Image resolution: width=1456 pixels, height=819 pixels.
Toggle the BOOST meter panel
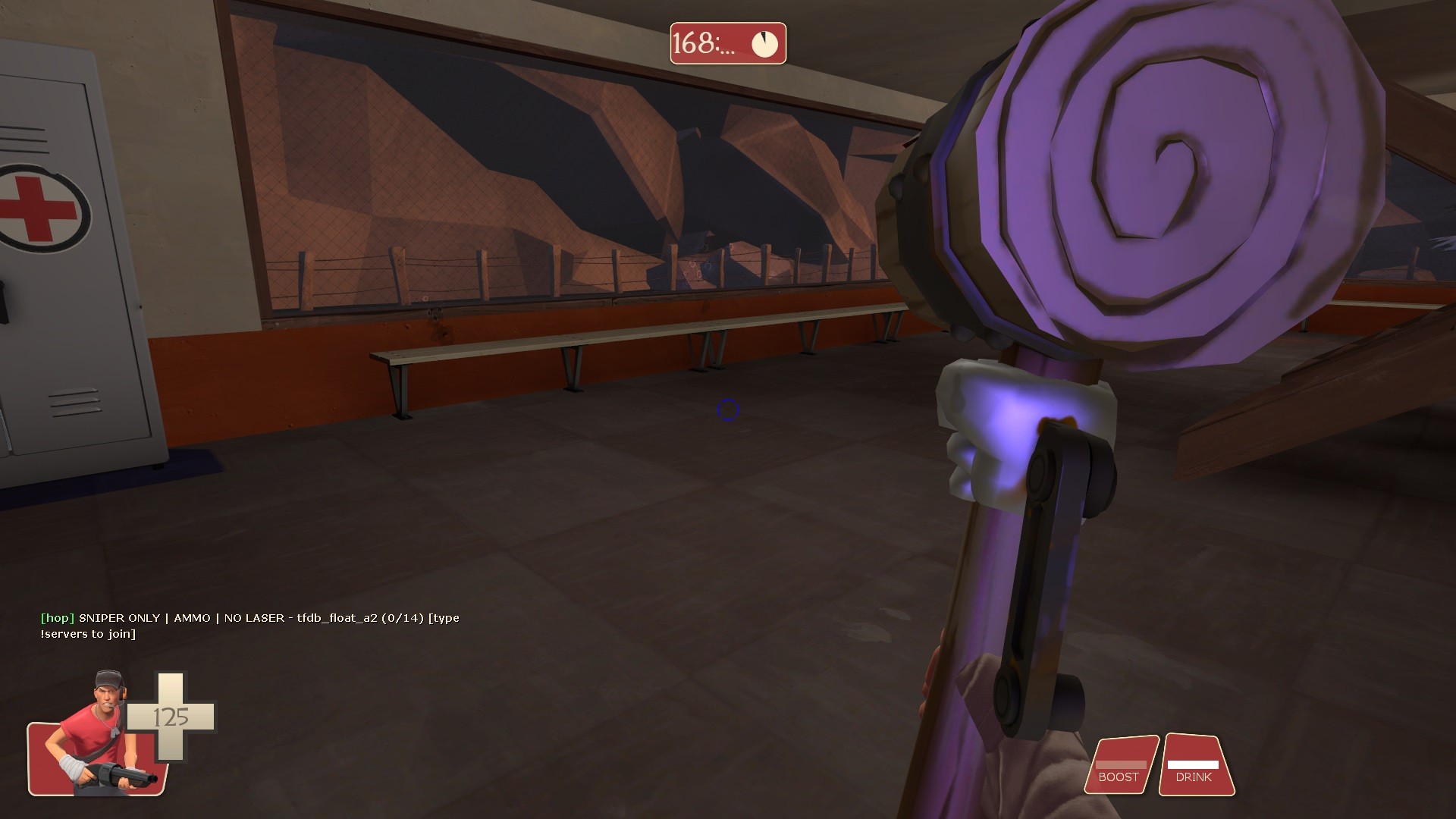tap(1121, 766)
